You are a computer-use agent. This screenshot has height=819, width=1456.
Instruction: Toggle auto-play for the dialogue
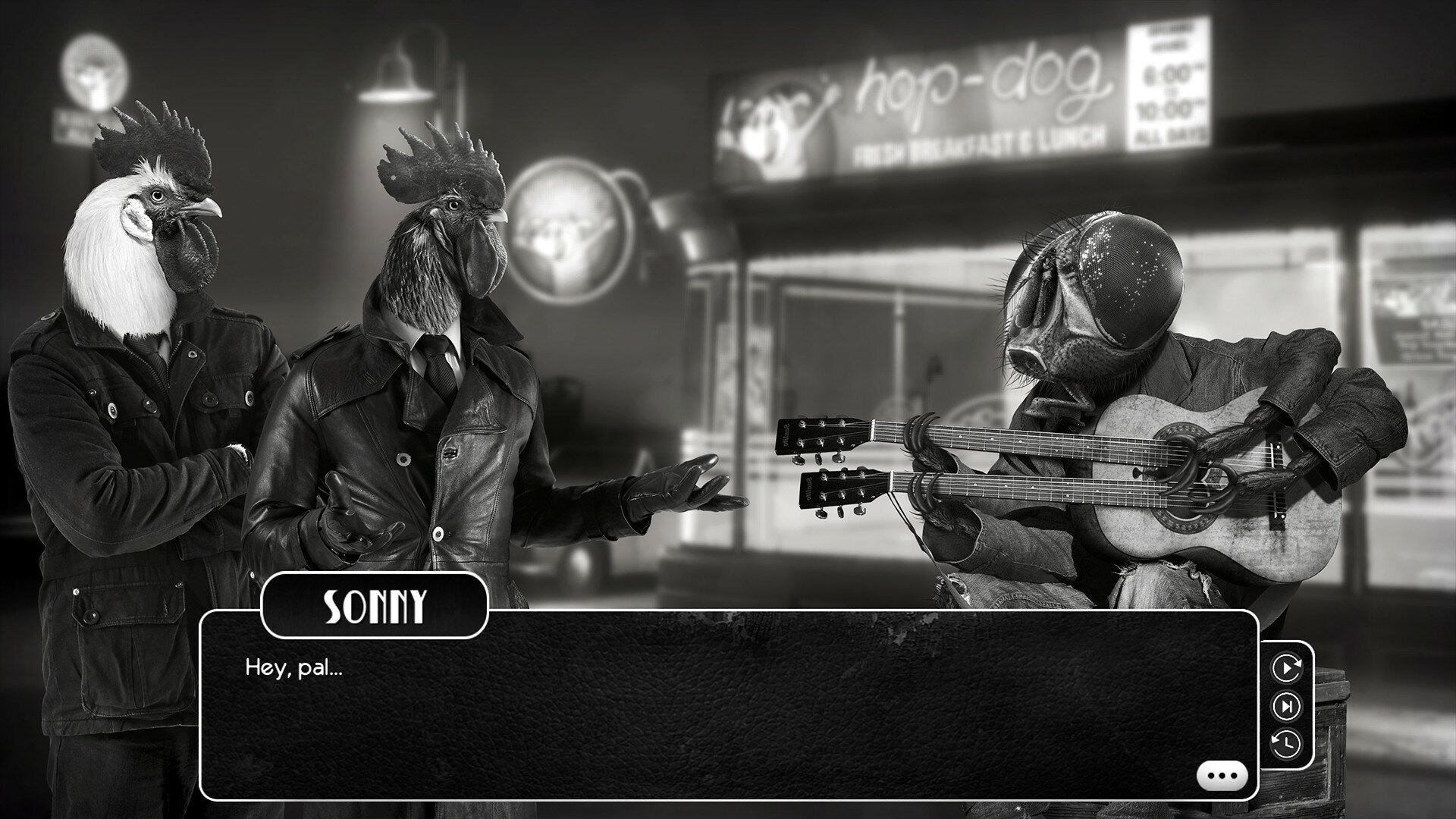click(1286, 668)
